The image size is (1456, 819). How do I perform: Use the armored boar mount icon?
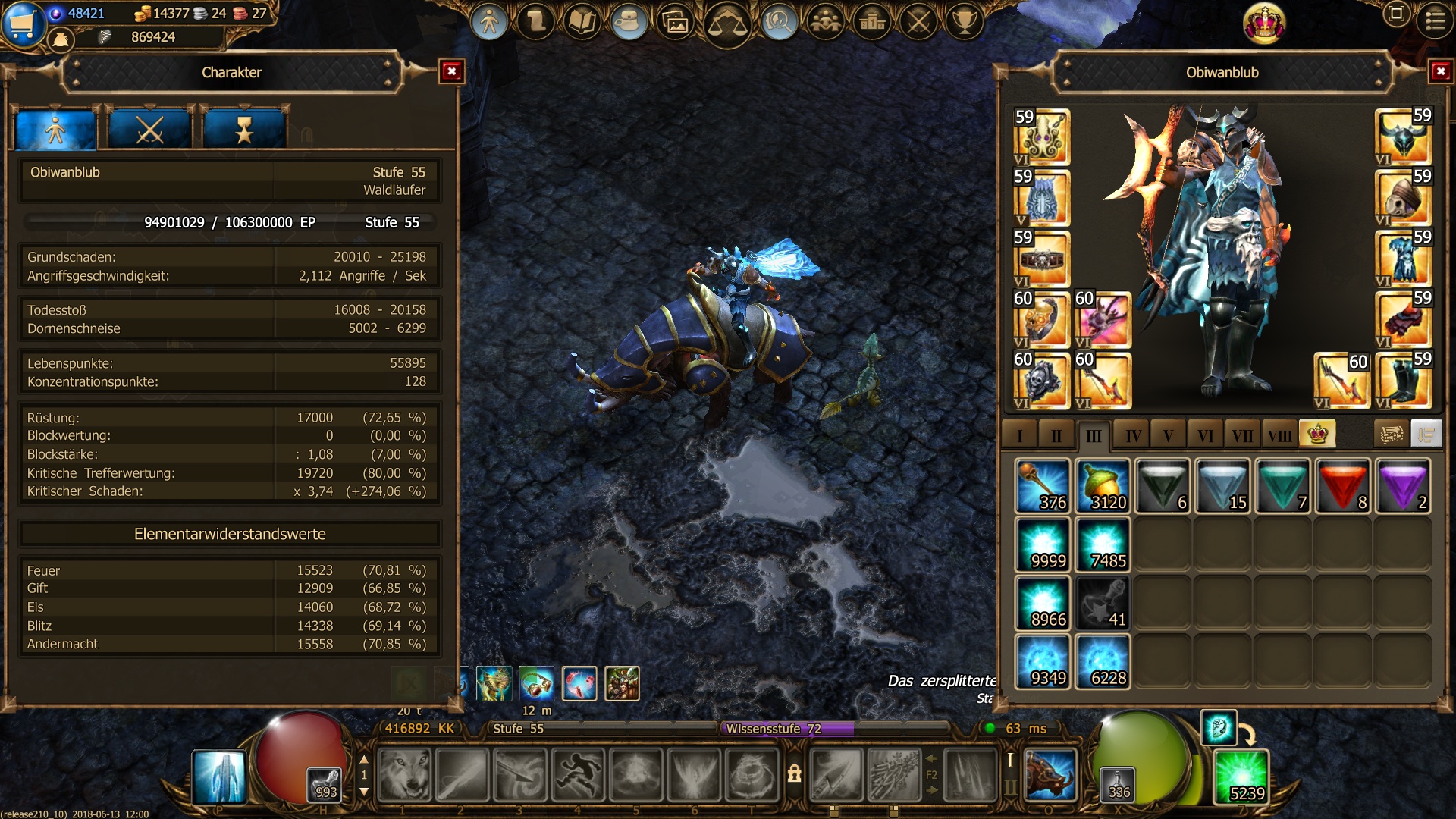click(x=1050, y=775)
